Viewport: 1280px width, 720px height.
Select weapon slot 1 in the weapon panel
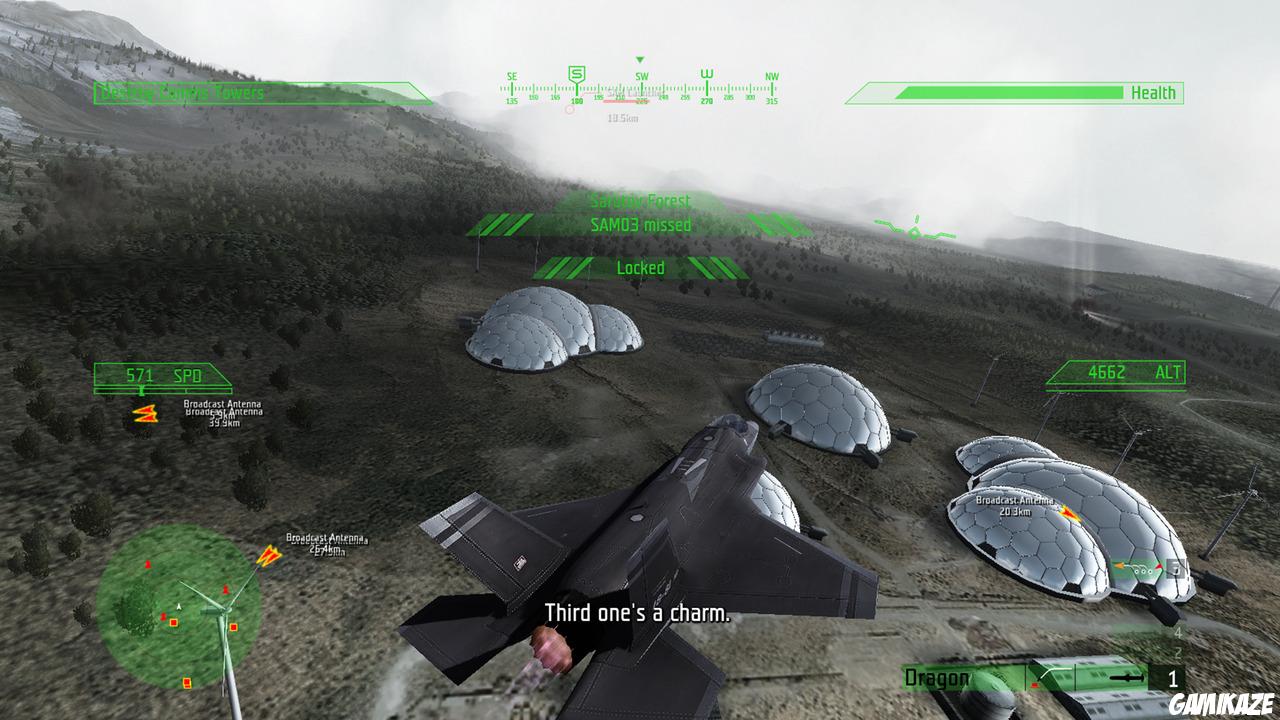(x=1173, y=678)
